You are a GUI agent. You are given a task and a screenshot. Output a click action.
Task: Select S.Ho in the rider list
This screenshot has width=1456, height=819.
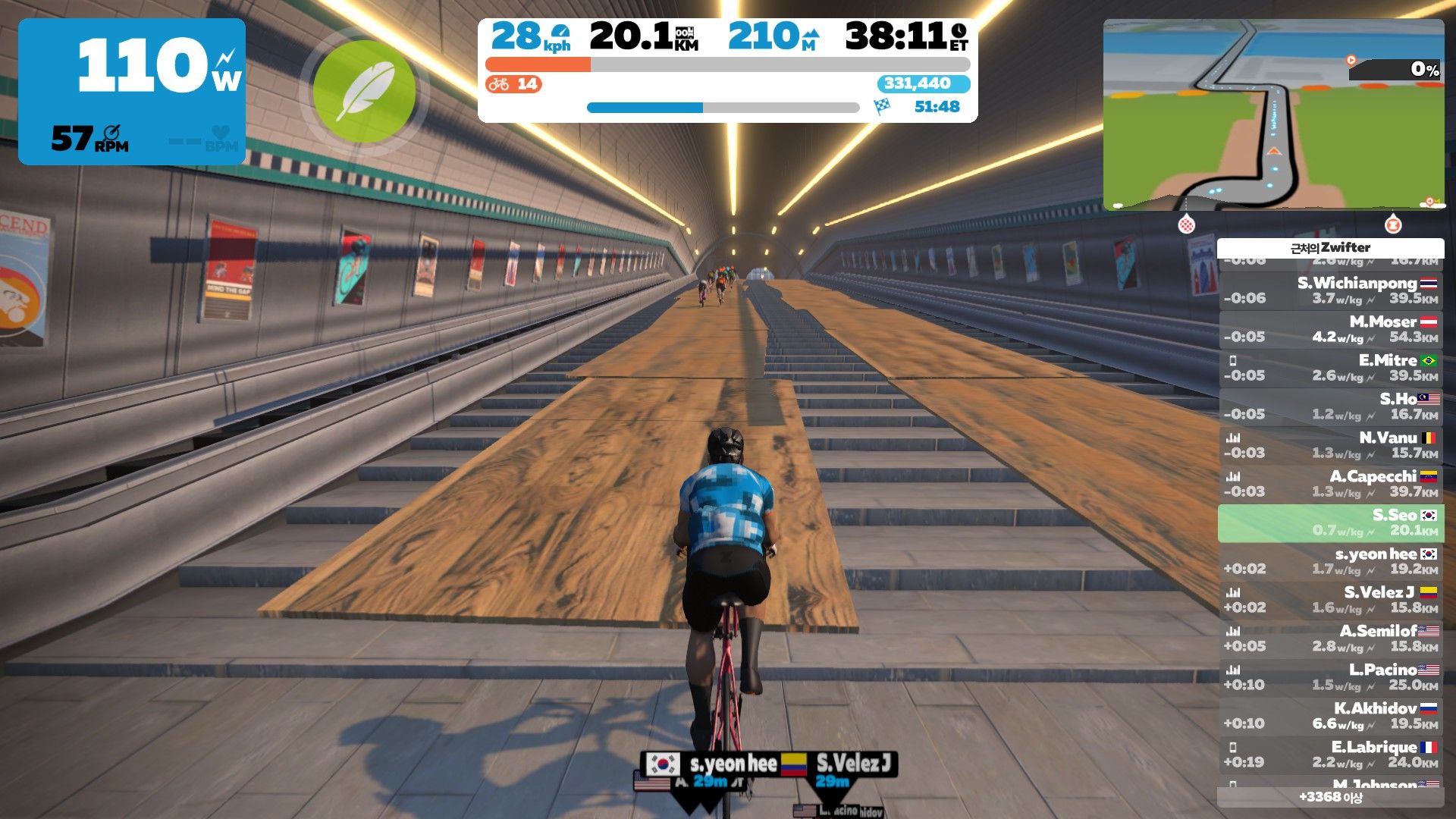(1331, 406)
